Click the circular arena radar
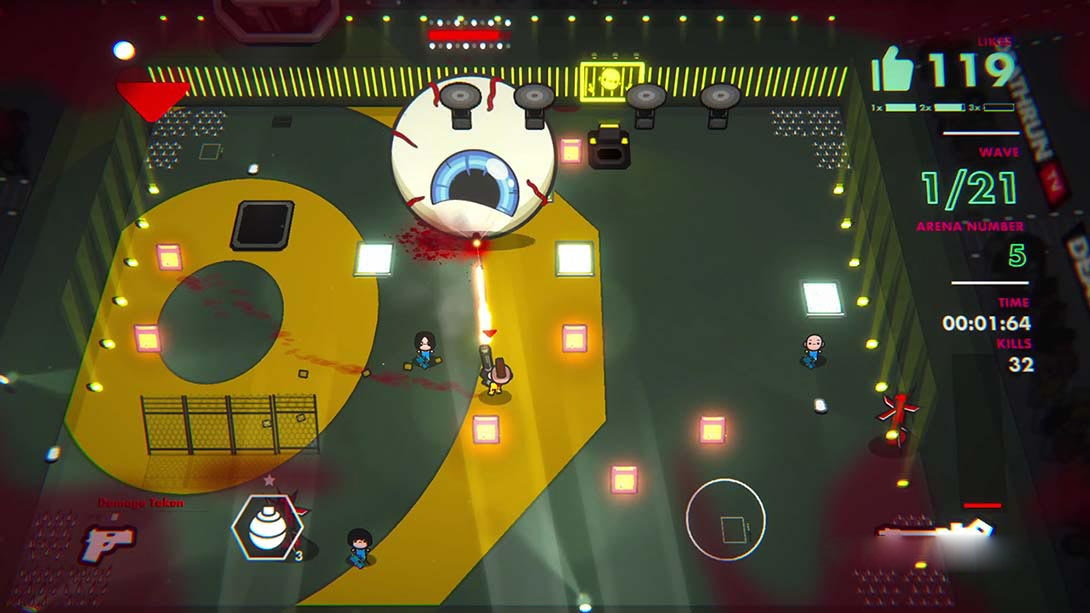Viewport: 1090px width, 613px height. 726,519
